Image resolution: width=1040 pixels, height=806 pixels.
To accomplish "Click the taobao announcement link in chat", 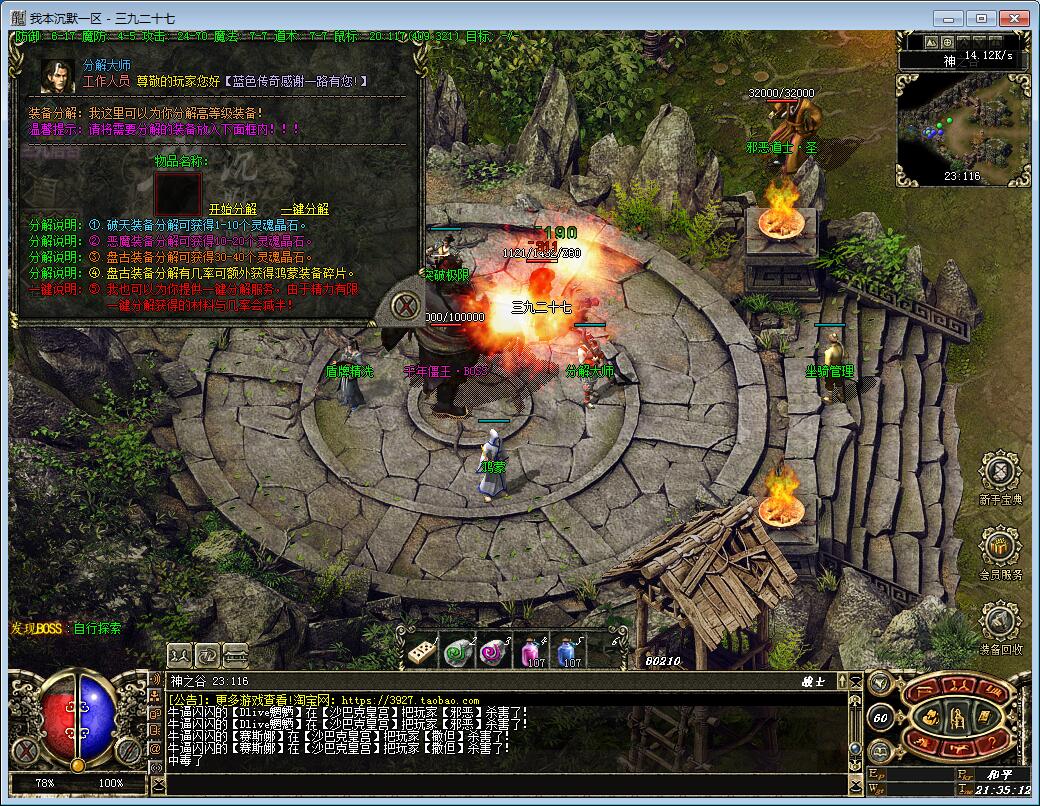I will tap(410, 701).
